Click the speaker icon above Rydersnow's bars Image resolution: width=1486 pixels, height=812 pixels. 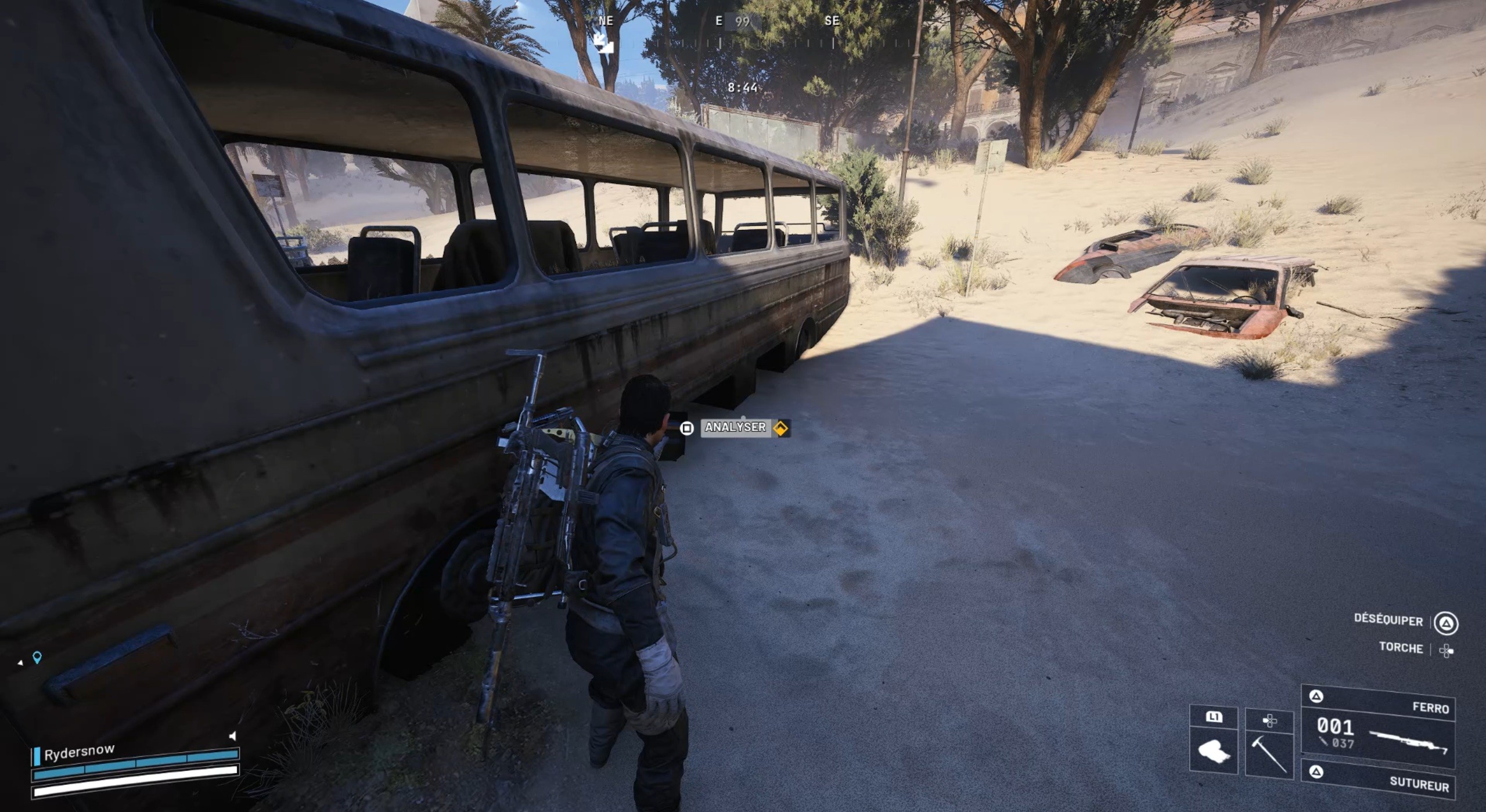point(233,736)
